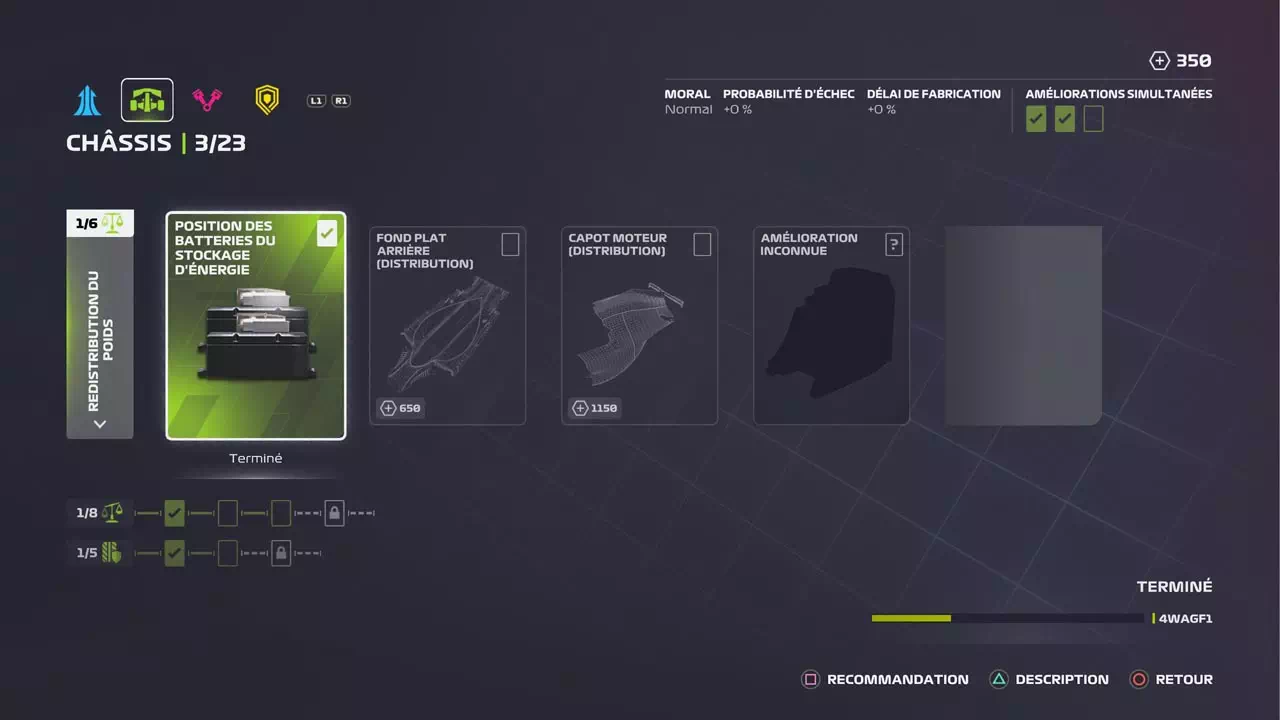Open the 1/5 tyre upgrade row
Screen dimensions: 1280x720
pyautogui.click(x=100, y=553)
